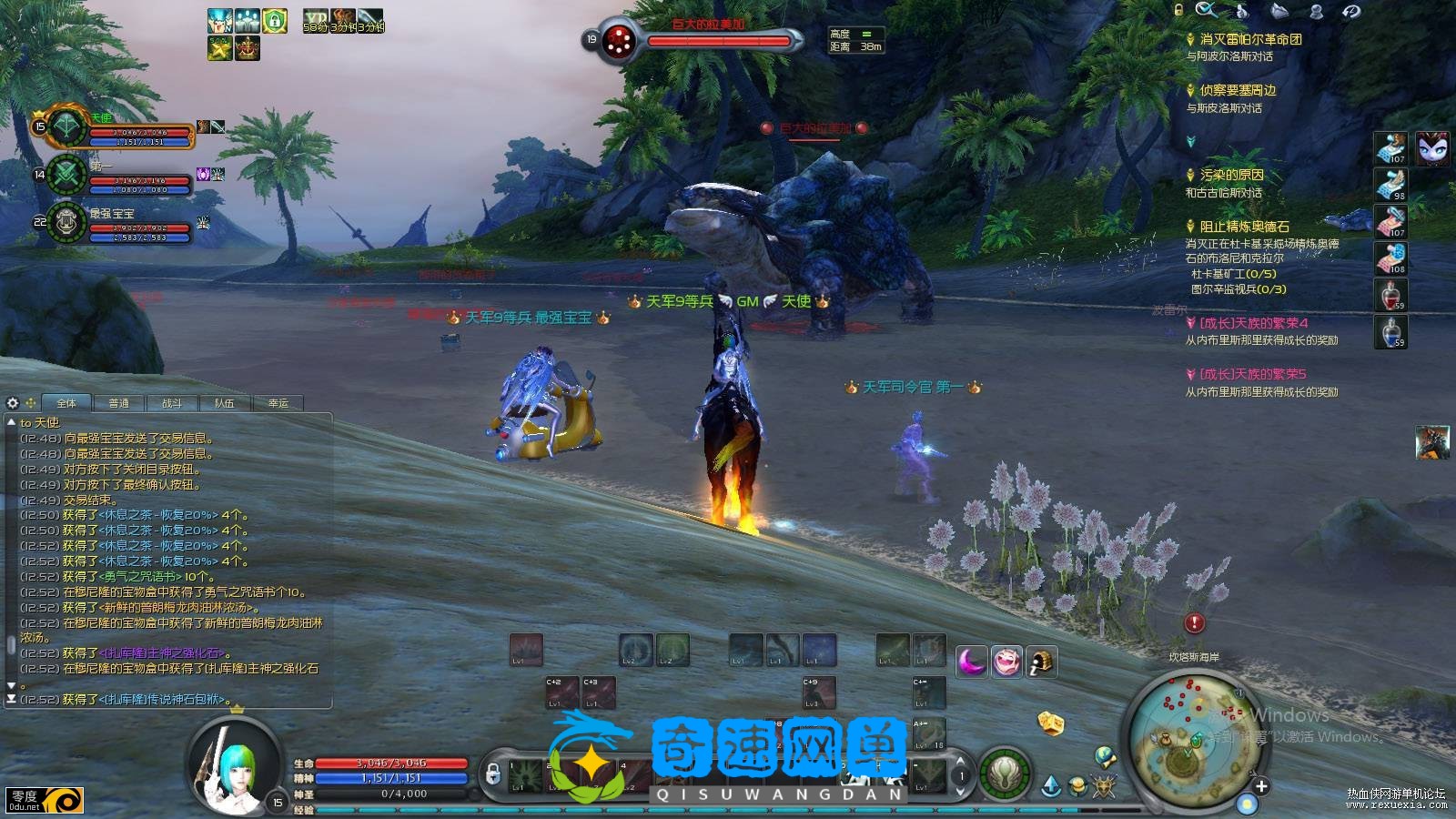Viewport: 1456px width, 819px height.
Task: Click the green padlock shield buff icon
Action: [x=275, y=20]
